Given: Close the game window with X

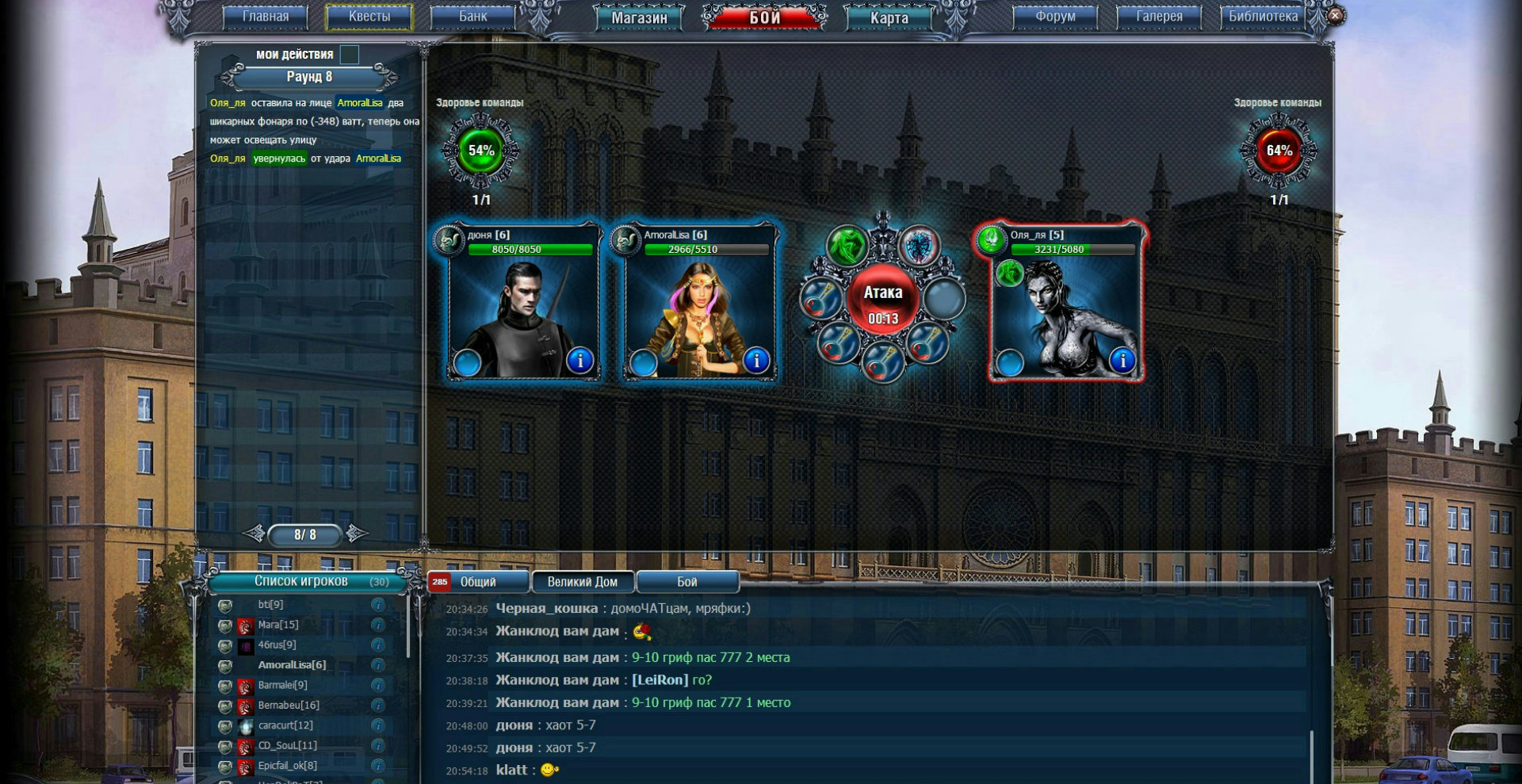Looking at the screenshot, I should (1335, 15).
